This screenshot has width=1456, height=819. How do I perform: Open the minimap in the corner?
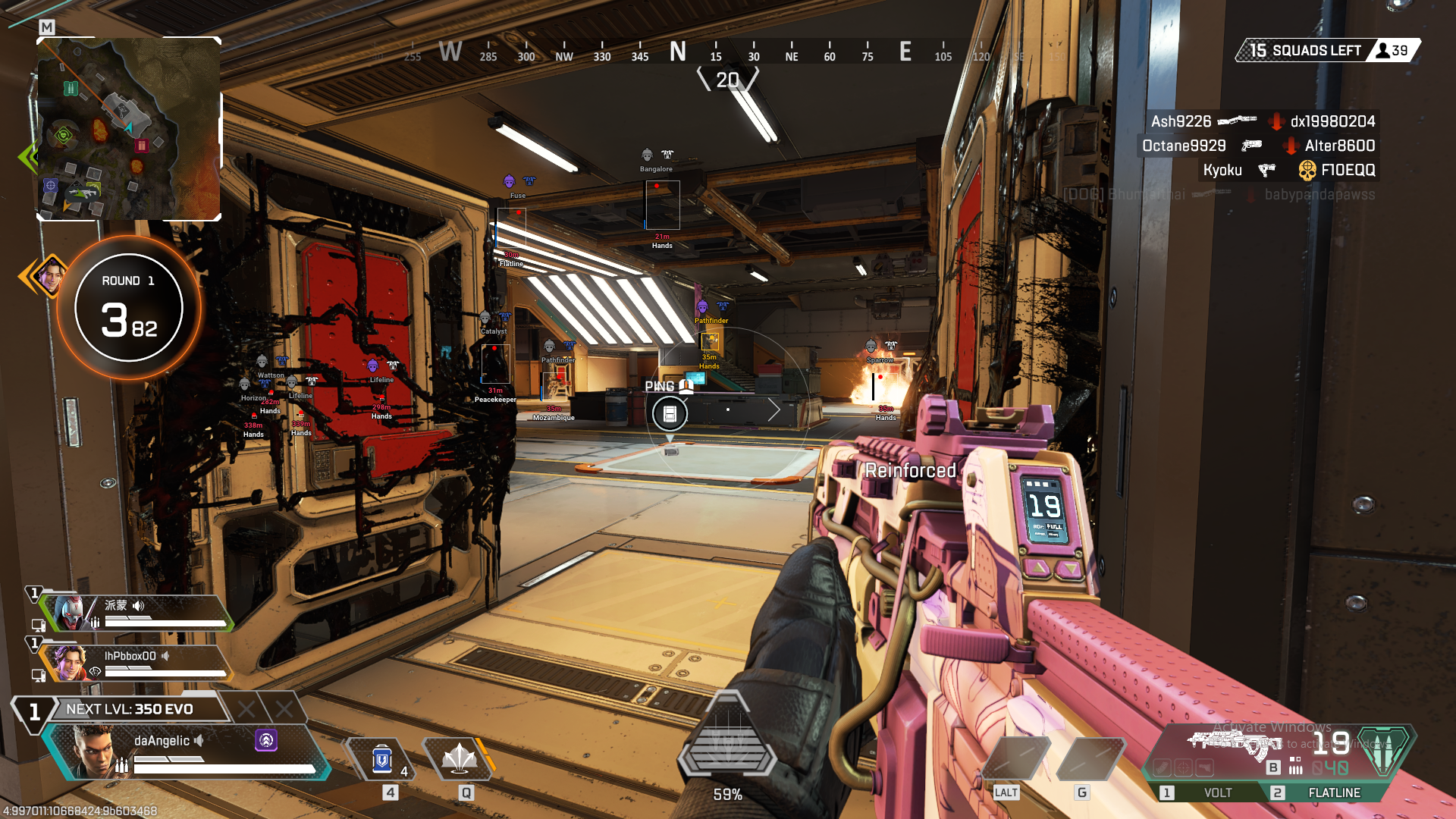tap(129, 129)
